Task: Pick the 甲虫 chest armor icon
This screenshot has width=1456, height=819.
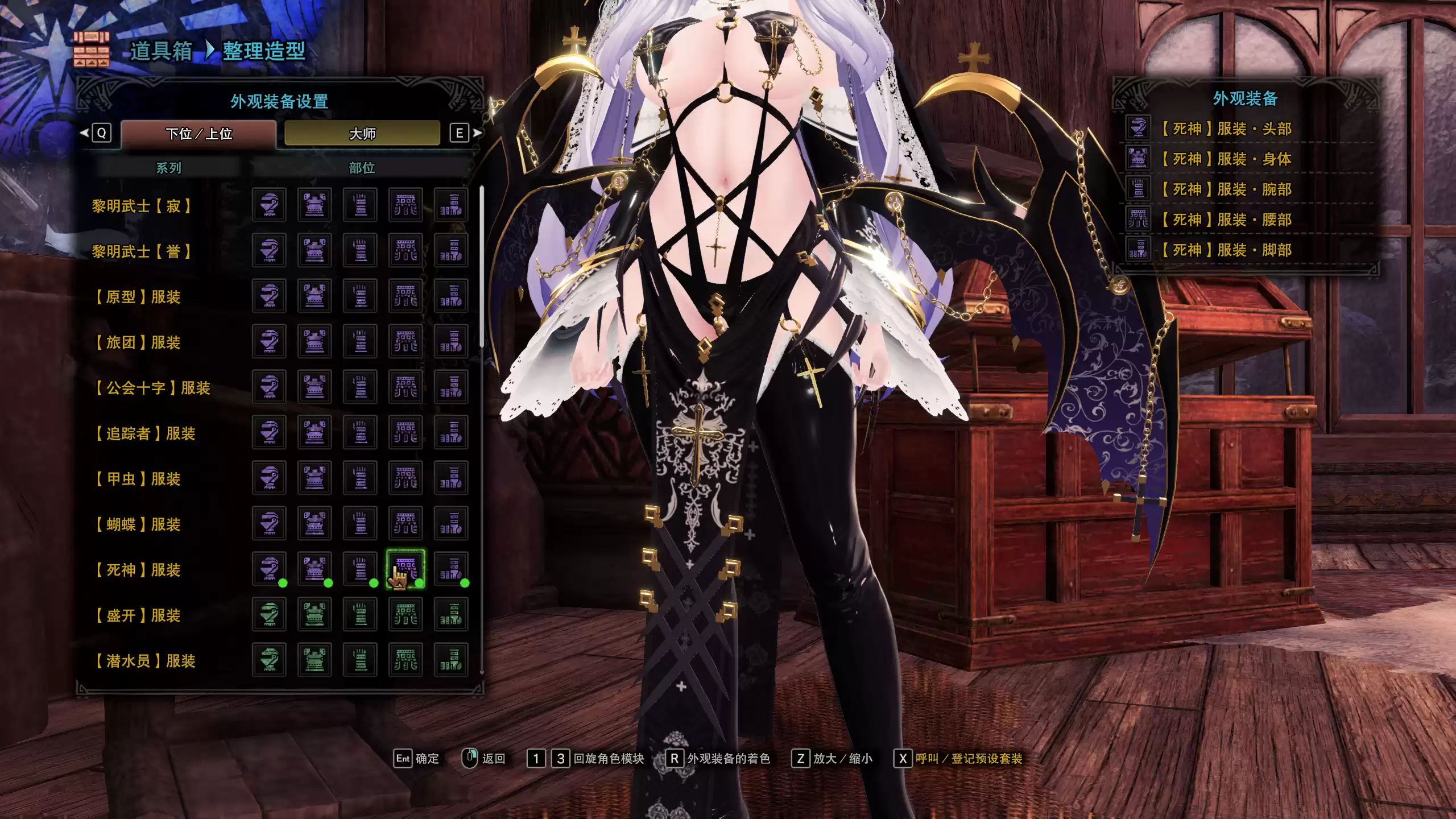Action: click(315, 478)
